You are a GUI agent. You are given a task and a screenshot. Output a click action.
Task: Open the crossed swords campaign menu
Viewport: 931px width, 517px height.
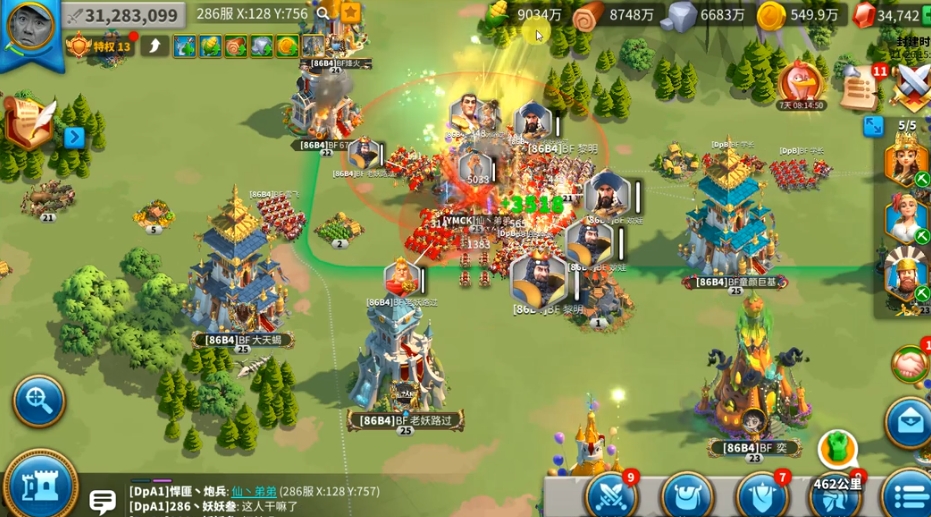click(612, 494)
